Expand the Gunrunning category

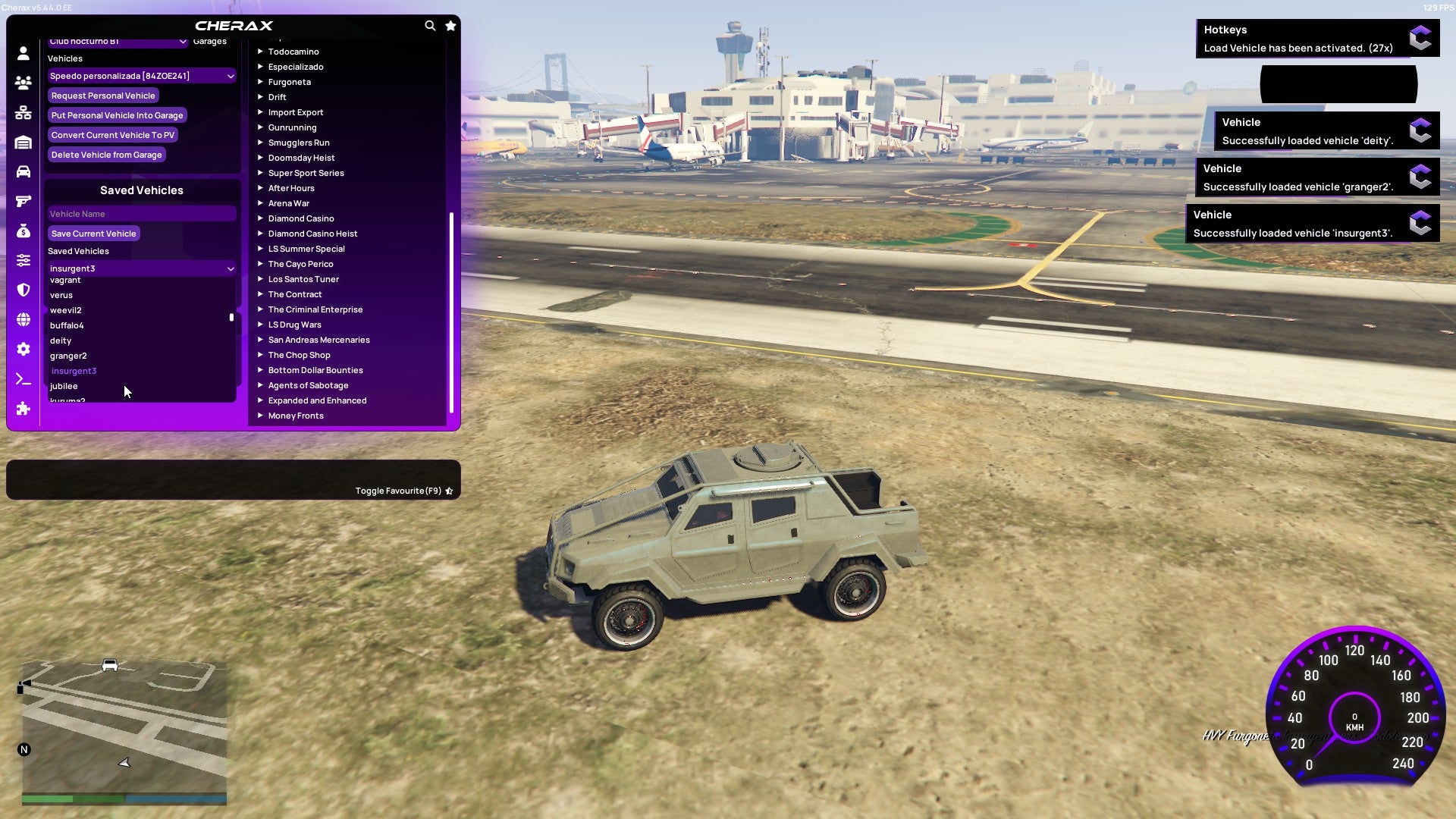[x=293, y=127]
